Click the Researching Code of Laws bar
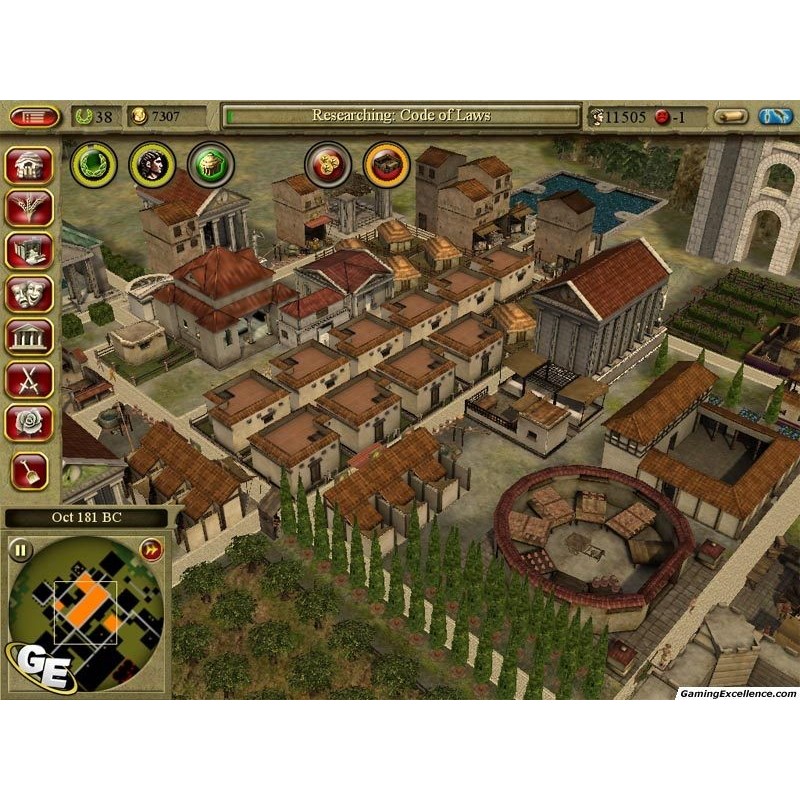Image resolution: width=800 pixels, height=800 pixels. (401, 116)
